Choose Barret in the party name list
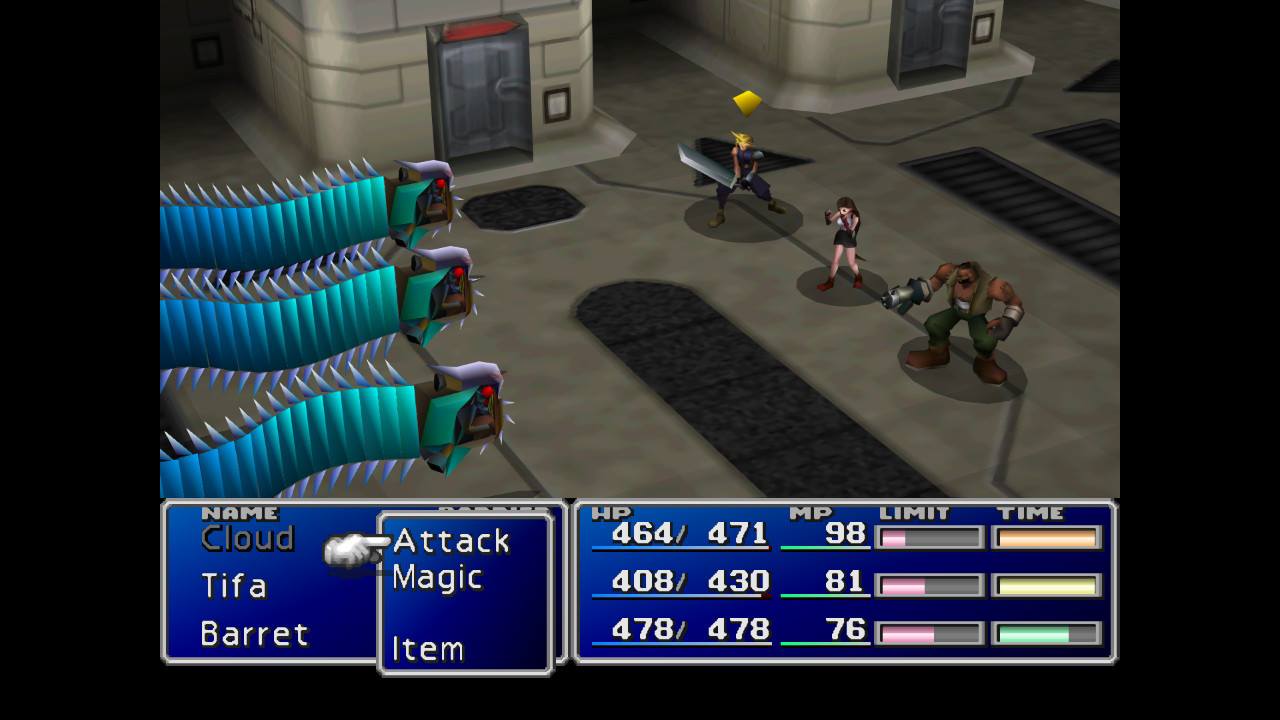 point(254,633)
